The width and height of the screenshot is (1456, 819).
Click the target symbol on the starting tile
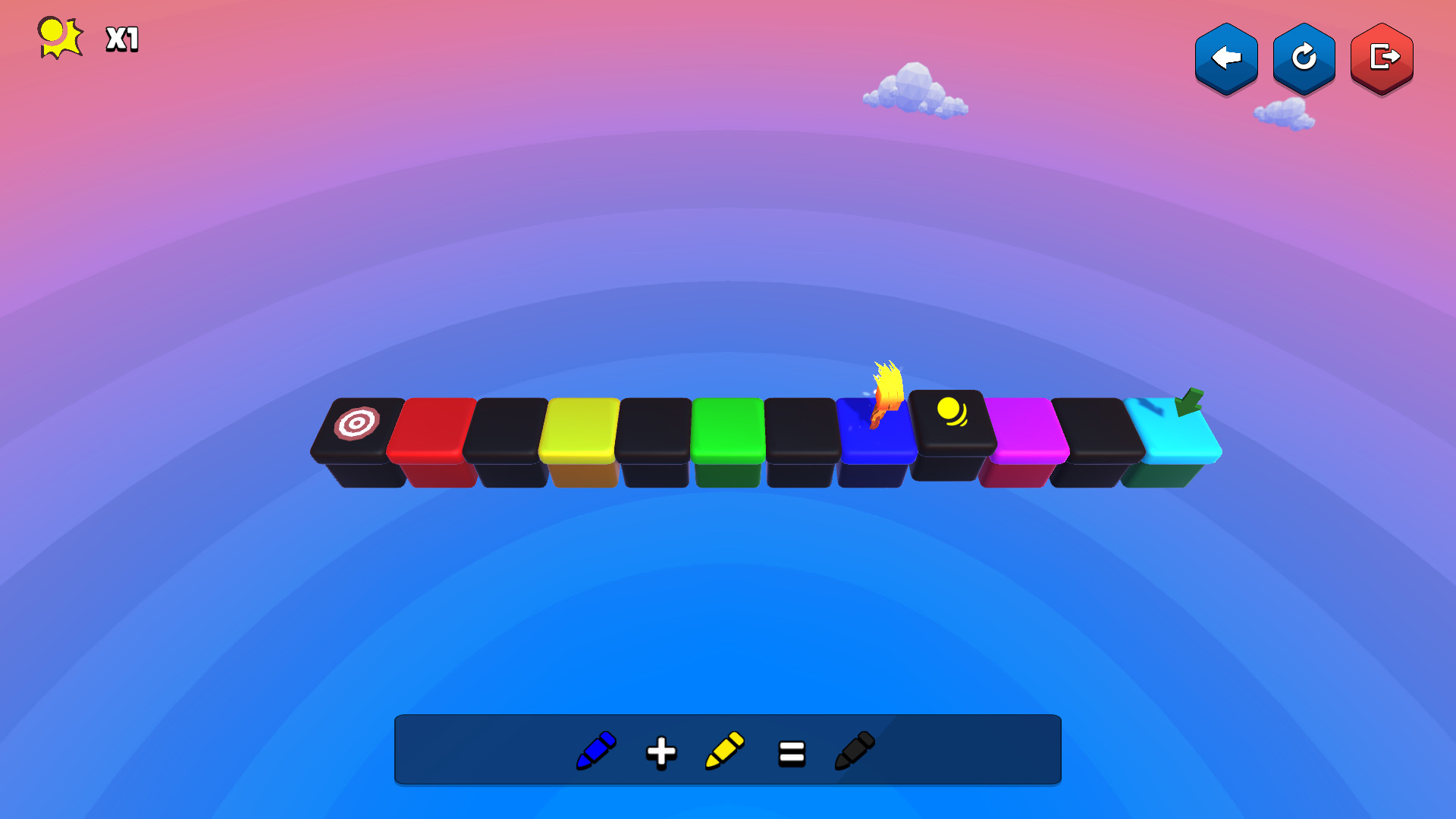[x=357, y=421]
